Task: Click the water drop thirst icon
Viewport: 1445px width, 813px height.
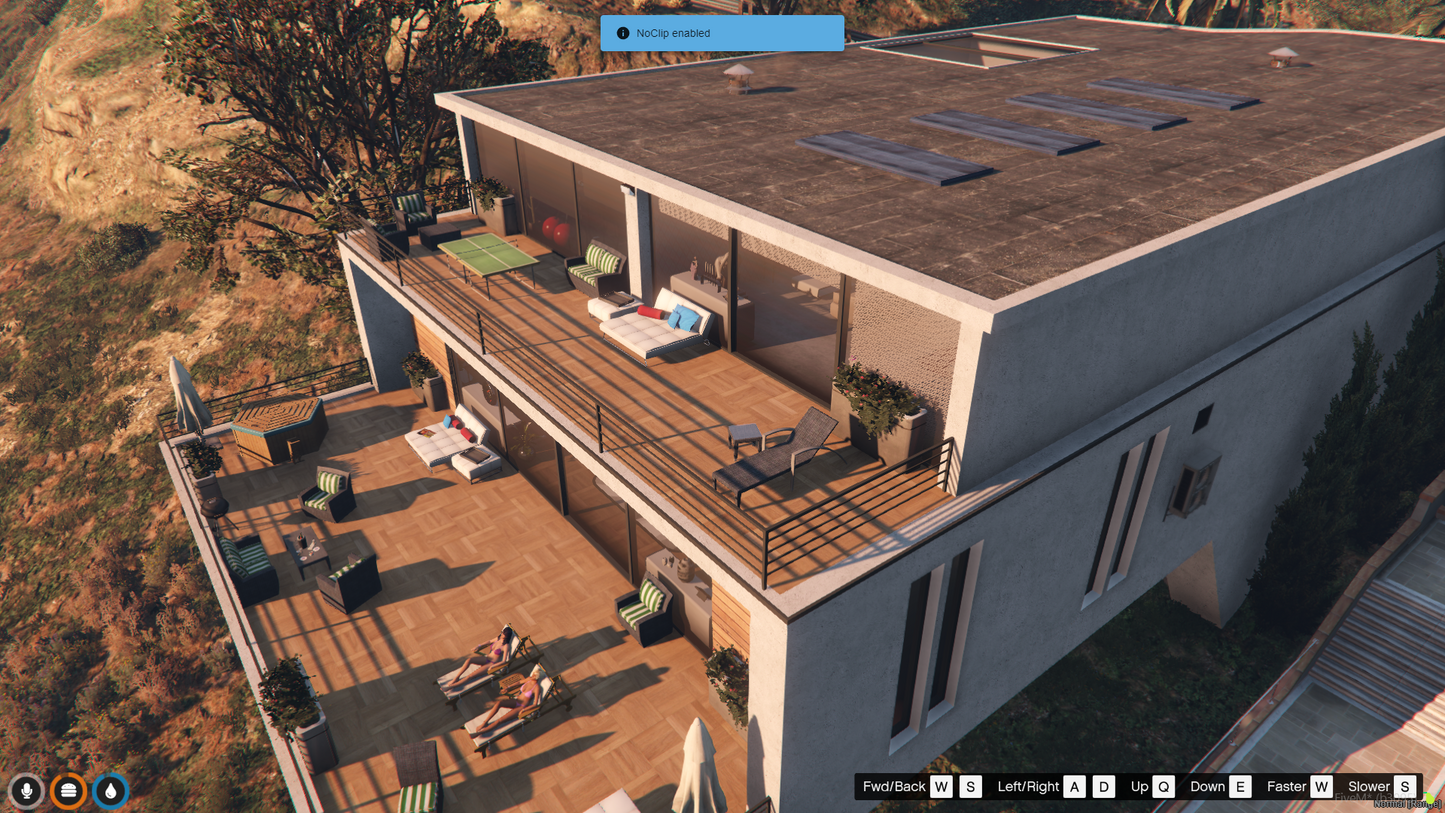Action: tap(110, 790)
